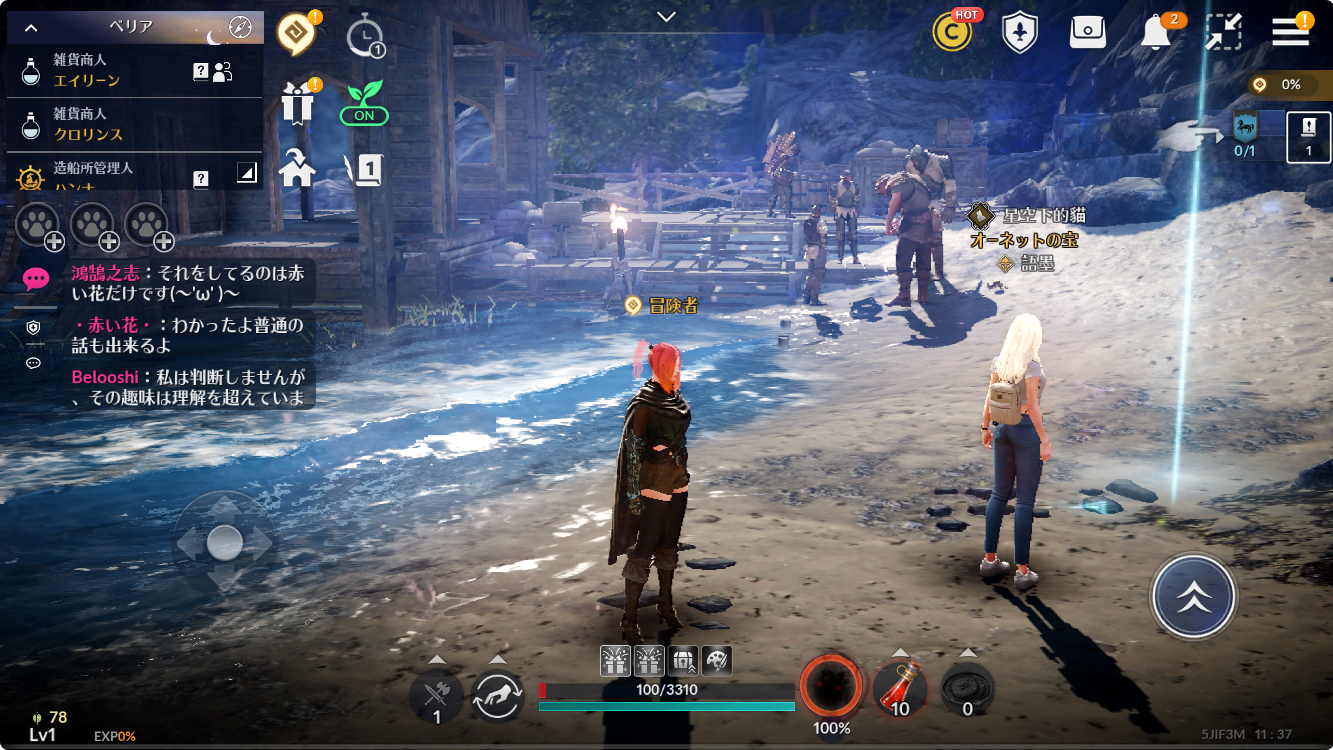Screen dimensions: 1333x750
Task: Open the gold quest marker icon
Action: (x=296, y=33)
